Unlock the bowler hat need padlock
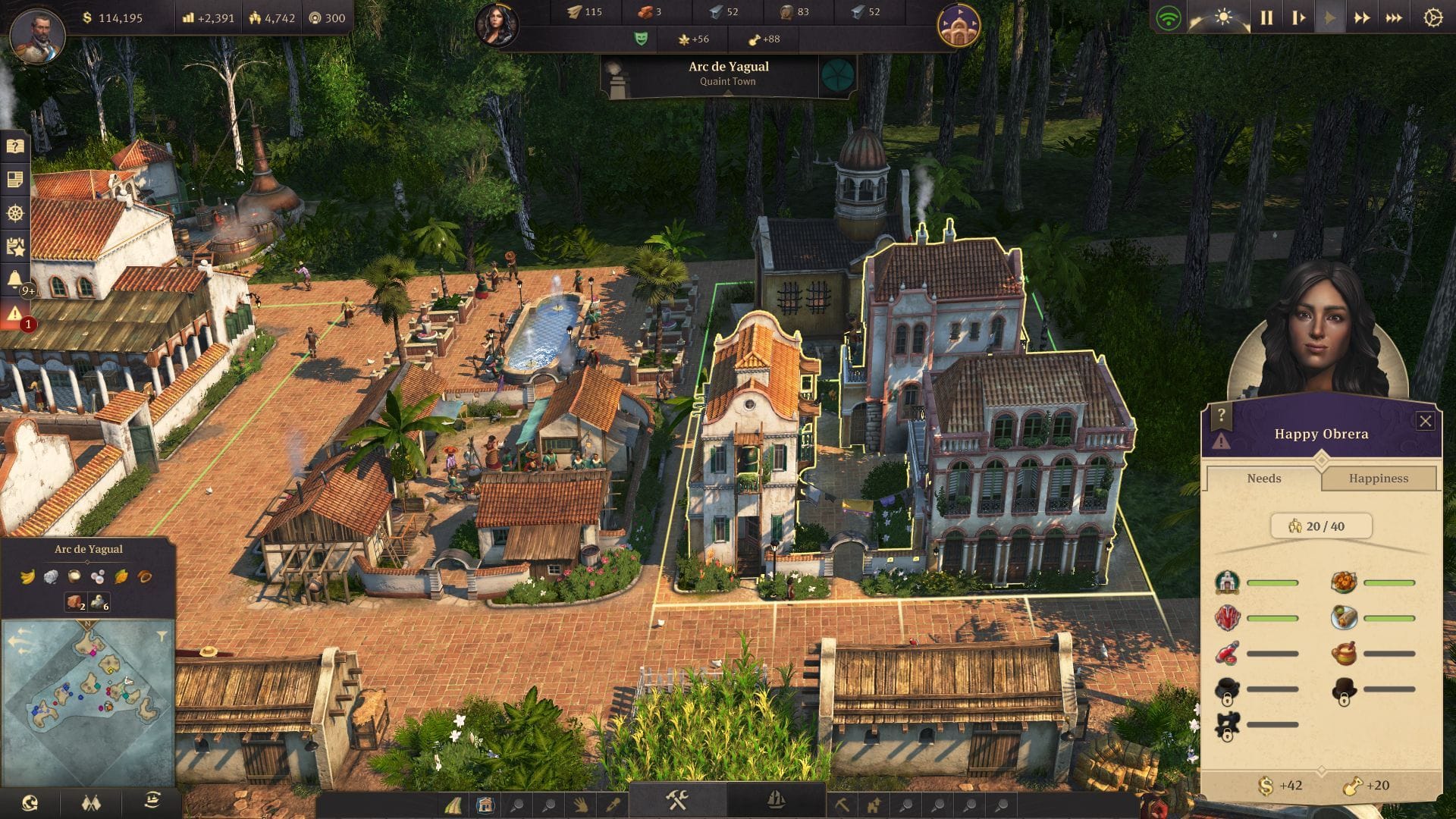 pyautogui.click(x=1344, y=700)
